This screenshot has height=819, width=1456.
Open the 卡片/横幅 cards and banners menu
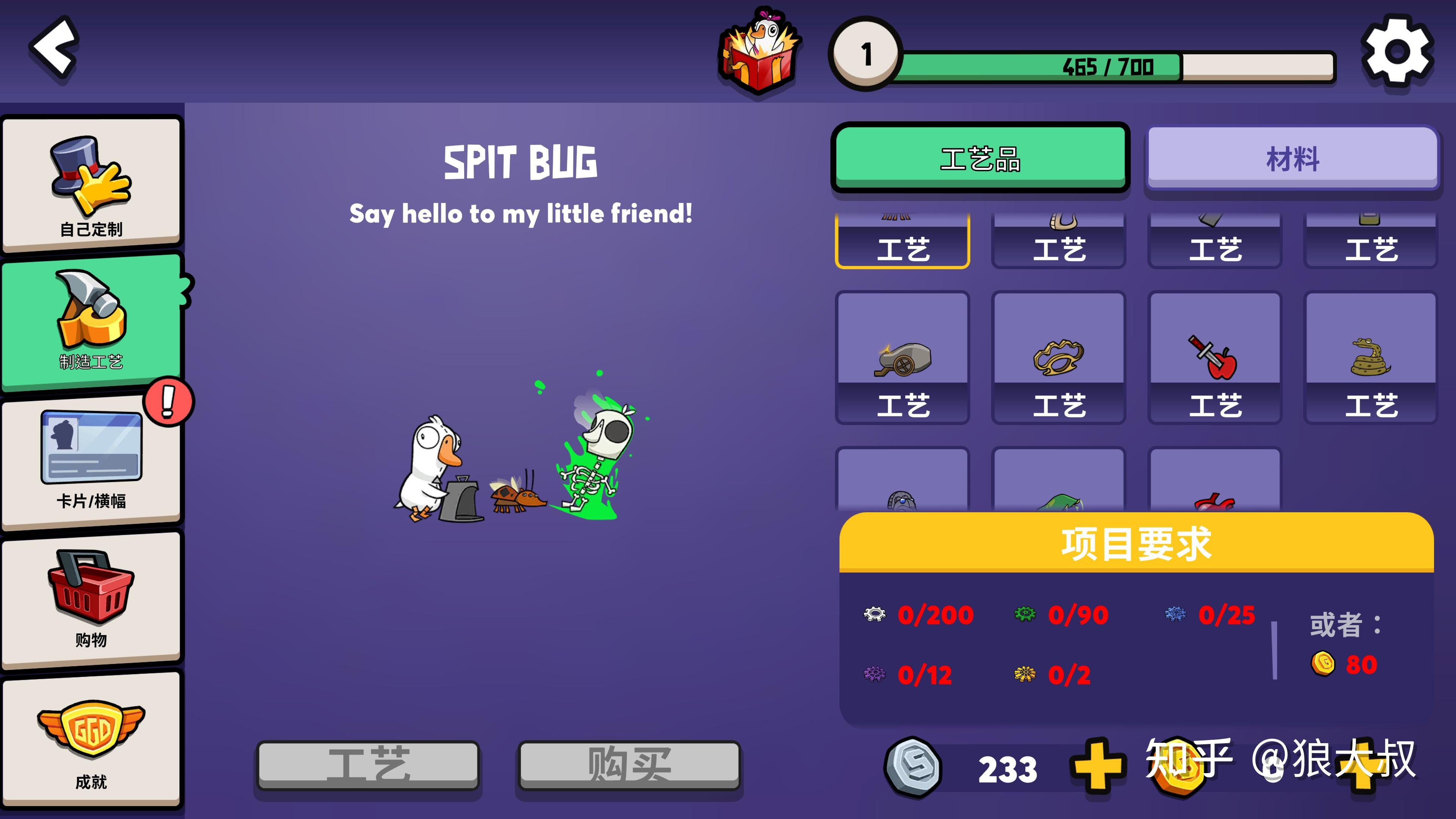(x=91, y=461)
